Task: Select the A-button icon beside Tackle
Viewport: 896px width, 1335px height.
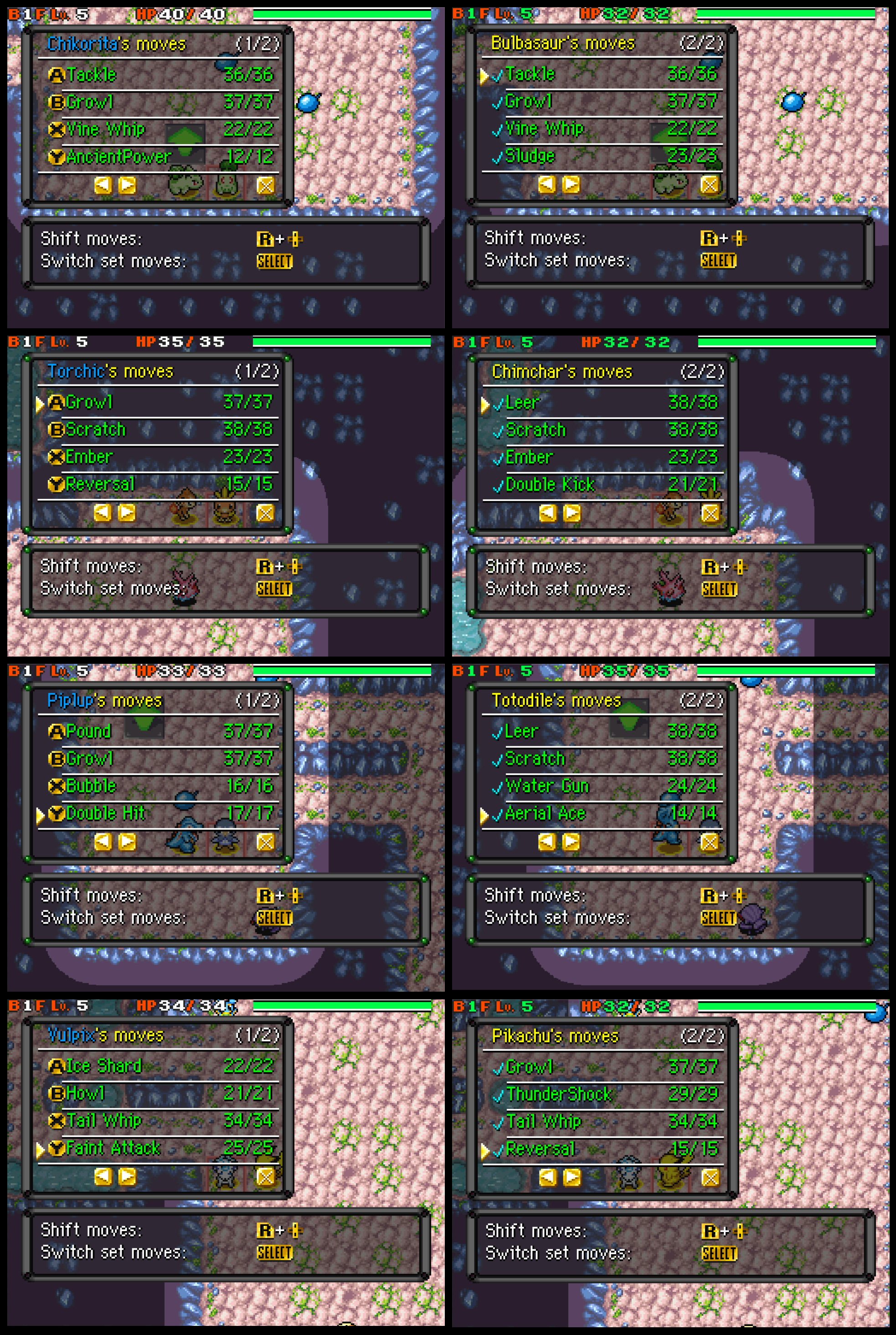Action: pos(57,74)
